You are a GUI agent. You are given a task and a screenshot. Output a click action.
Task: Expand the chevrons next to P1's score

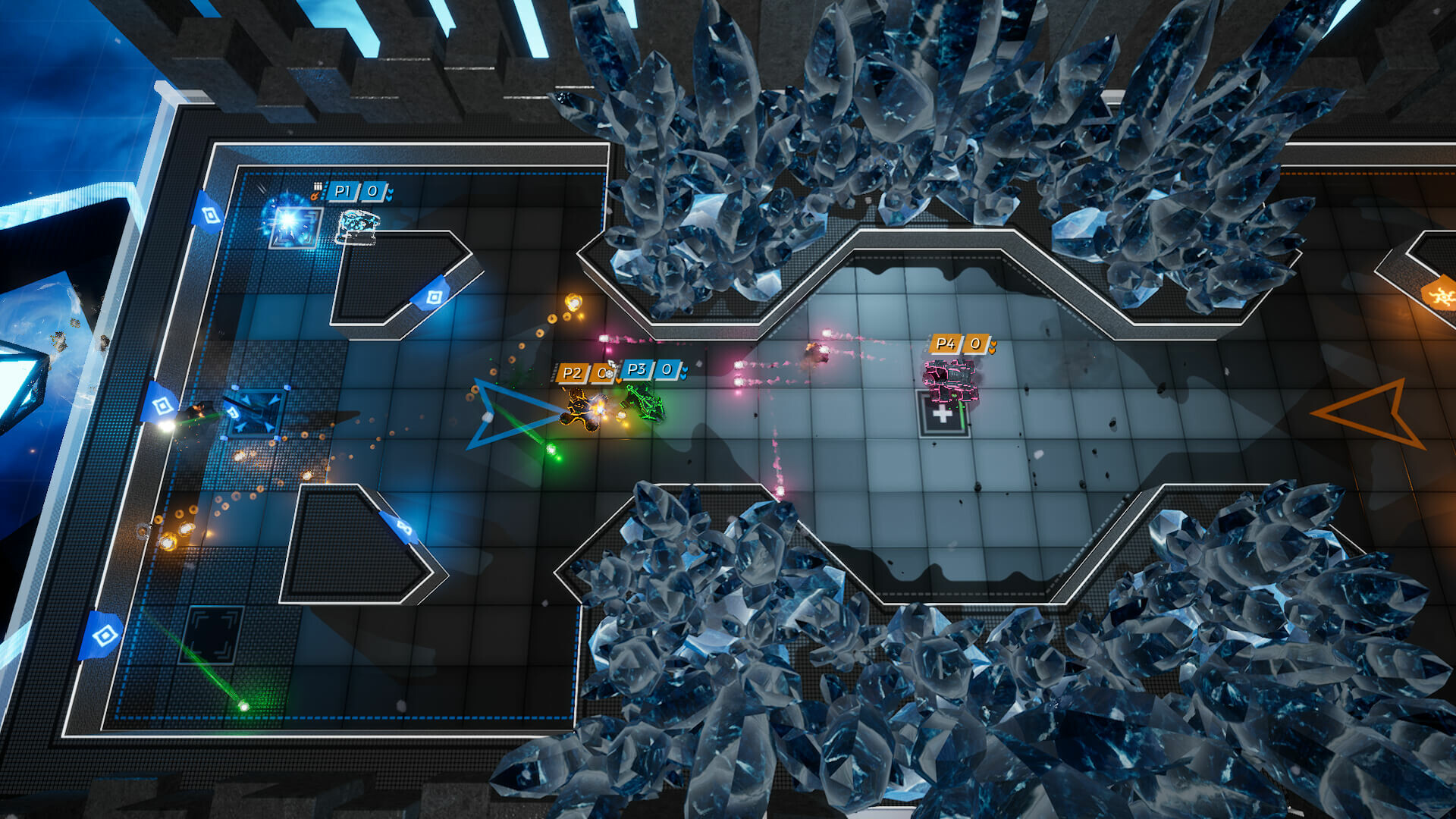point(389,193)
